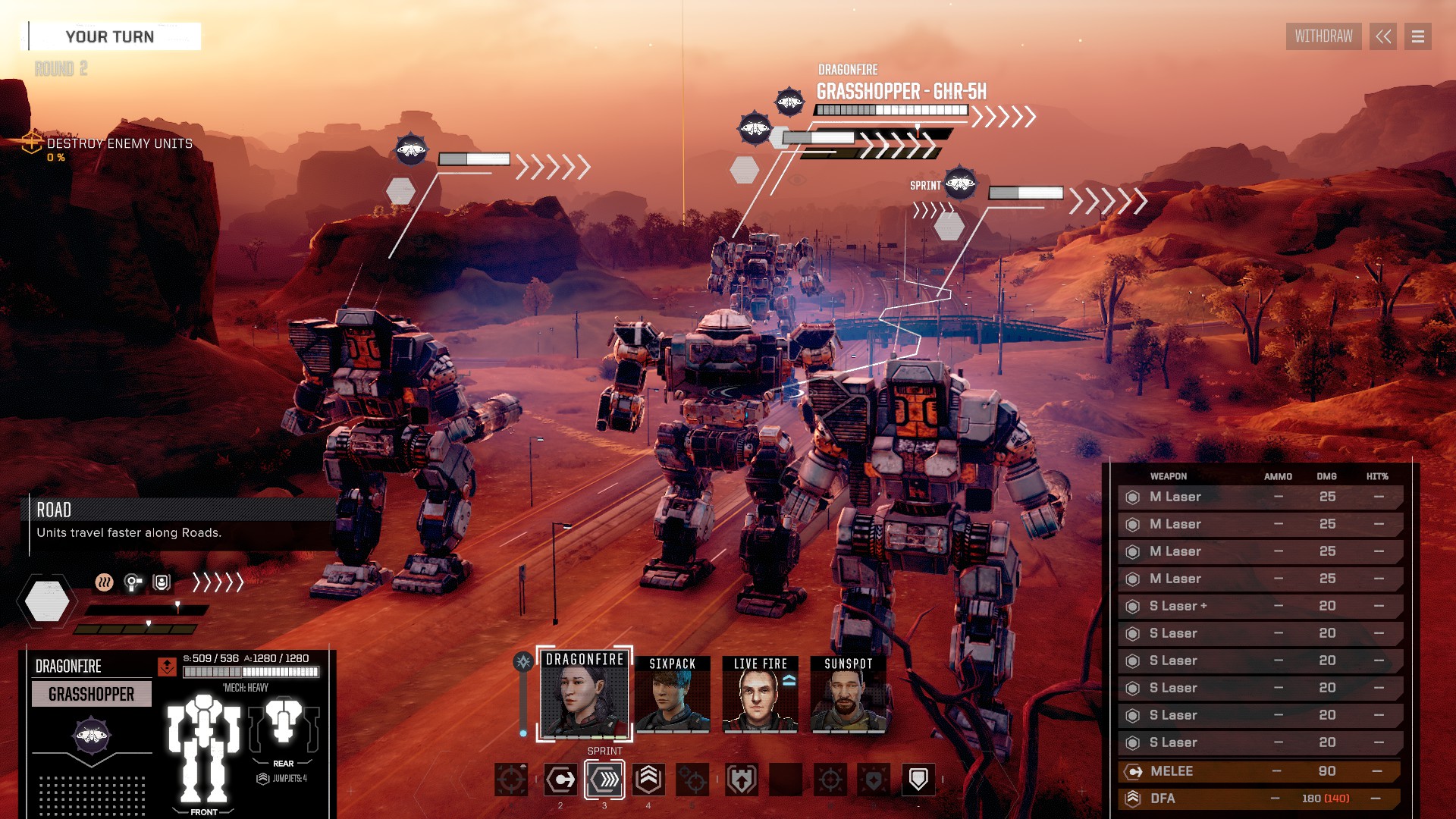1456x819 pixels.
Task: Click the SUNSPOT pilot portrait
Action: pos(849,695)
